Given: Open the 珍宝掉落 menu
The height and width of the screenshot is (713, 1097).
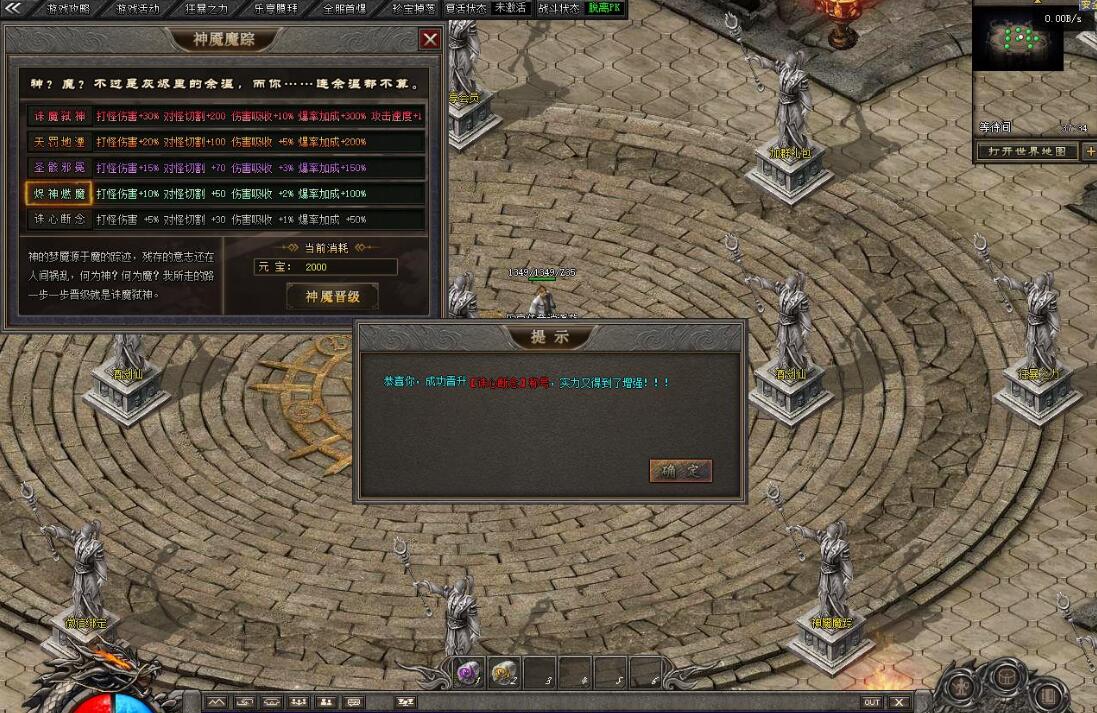Looking at the screenshot, I should [x=412, y=8].
